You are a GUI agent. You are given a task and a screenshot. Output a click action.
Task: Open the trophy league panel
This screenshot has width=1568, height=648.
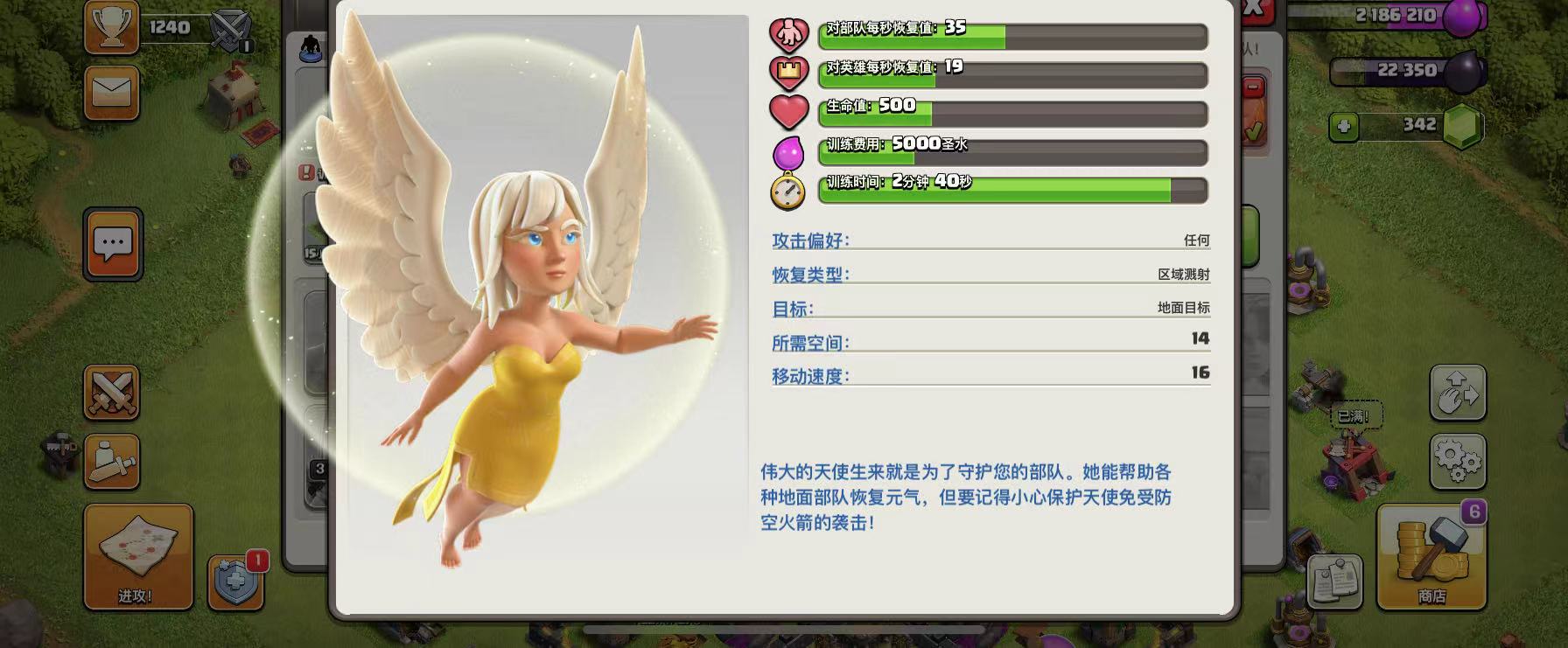coord(112,26)
